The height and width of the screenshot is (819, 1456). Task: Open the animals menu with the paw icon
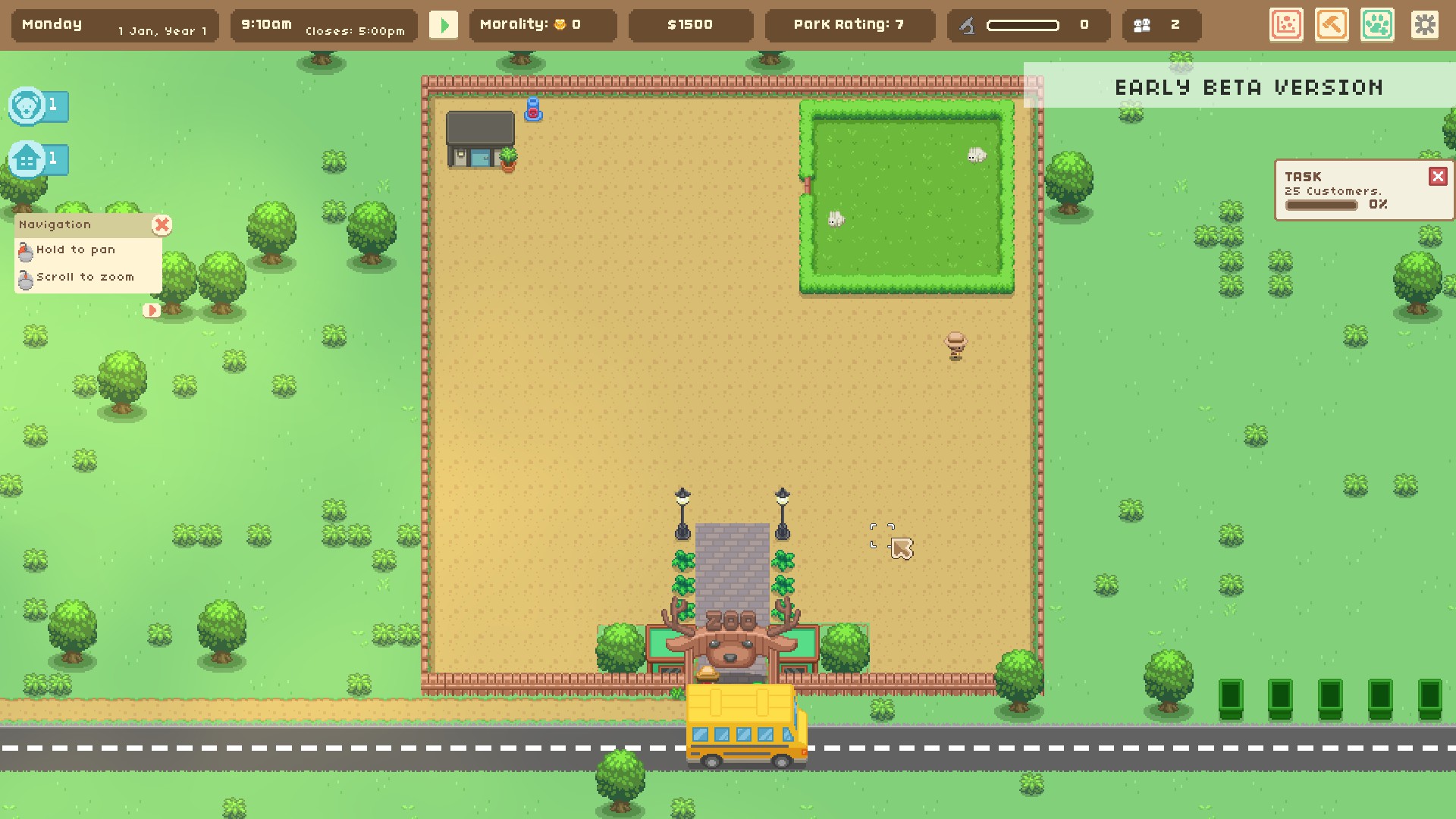1378,25
